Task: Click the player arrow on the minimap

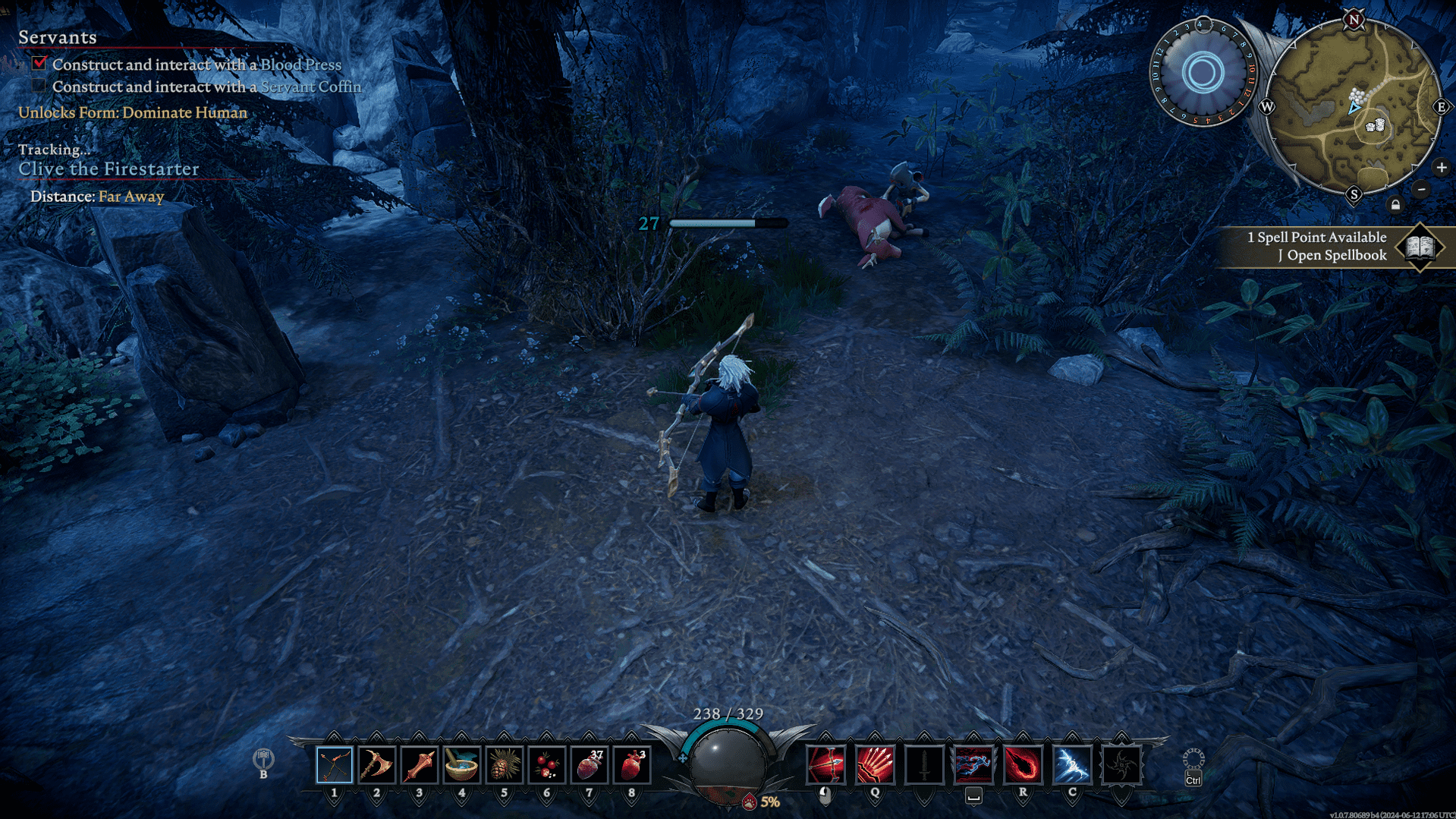Action: tap(1353, 109)
